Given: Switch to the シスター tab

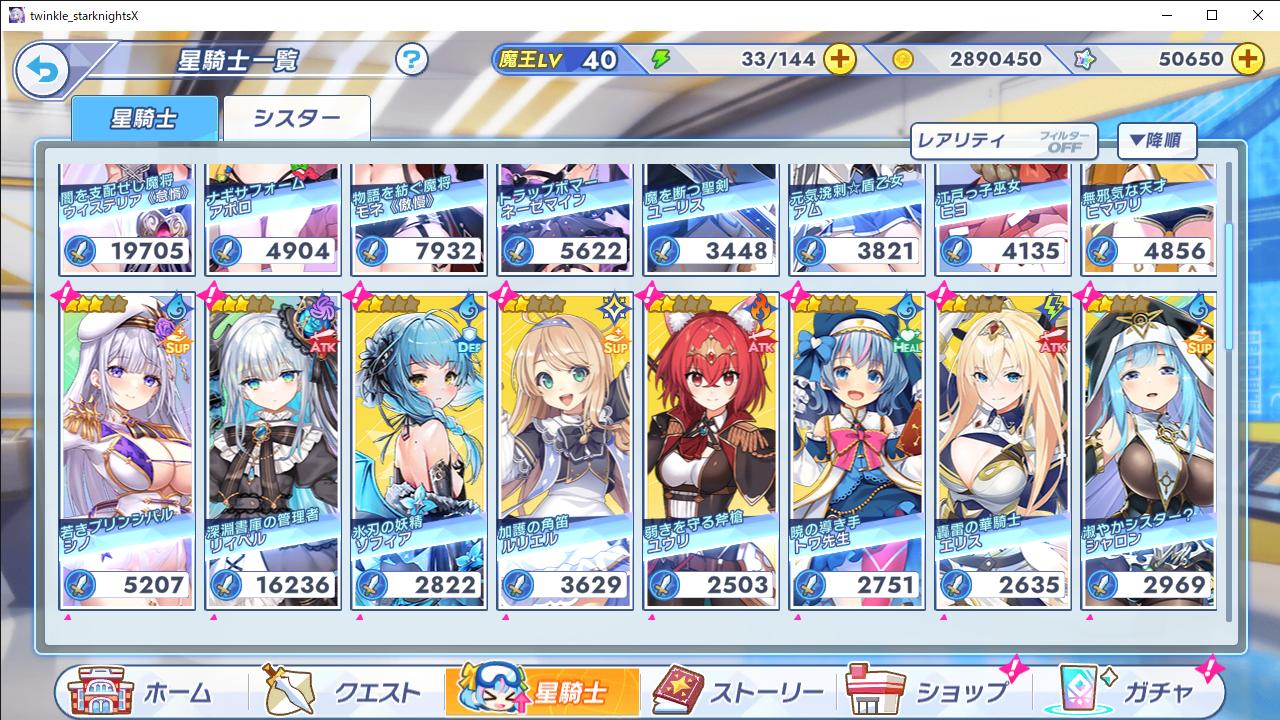Looking at the screenshot, I should 297,119.
